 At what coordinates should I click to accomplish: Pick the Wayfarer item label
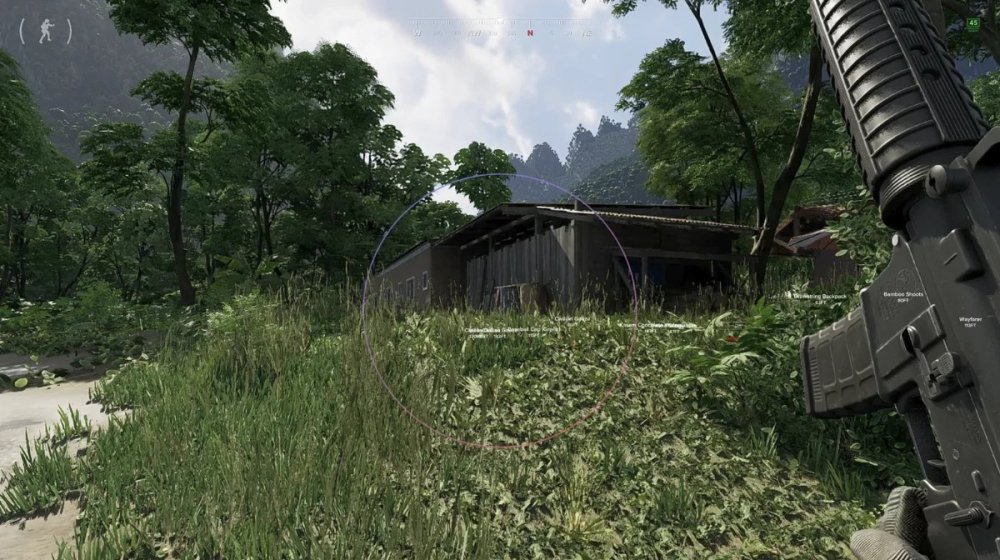969,319
